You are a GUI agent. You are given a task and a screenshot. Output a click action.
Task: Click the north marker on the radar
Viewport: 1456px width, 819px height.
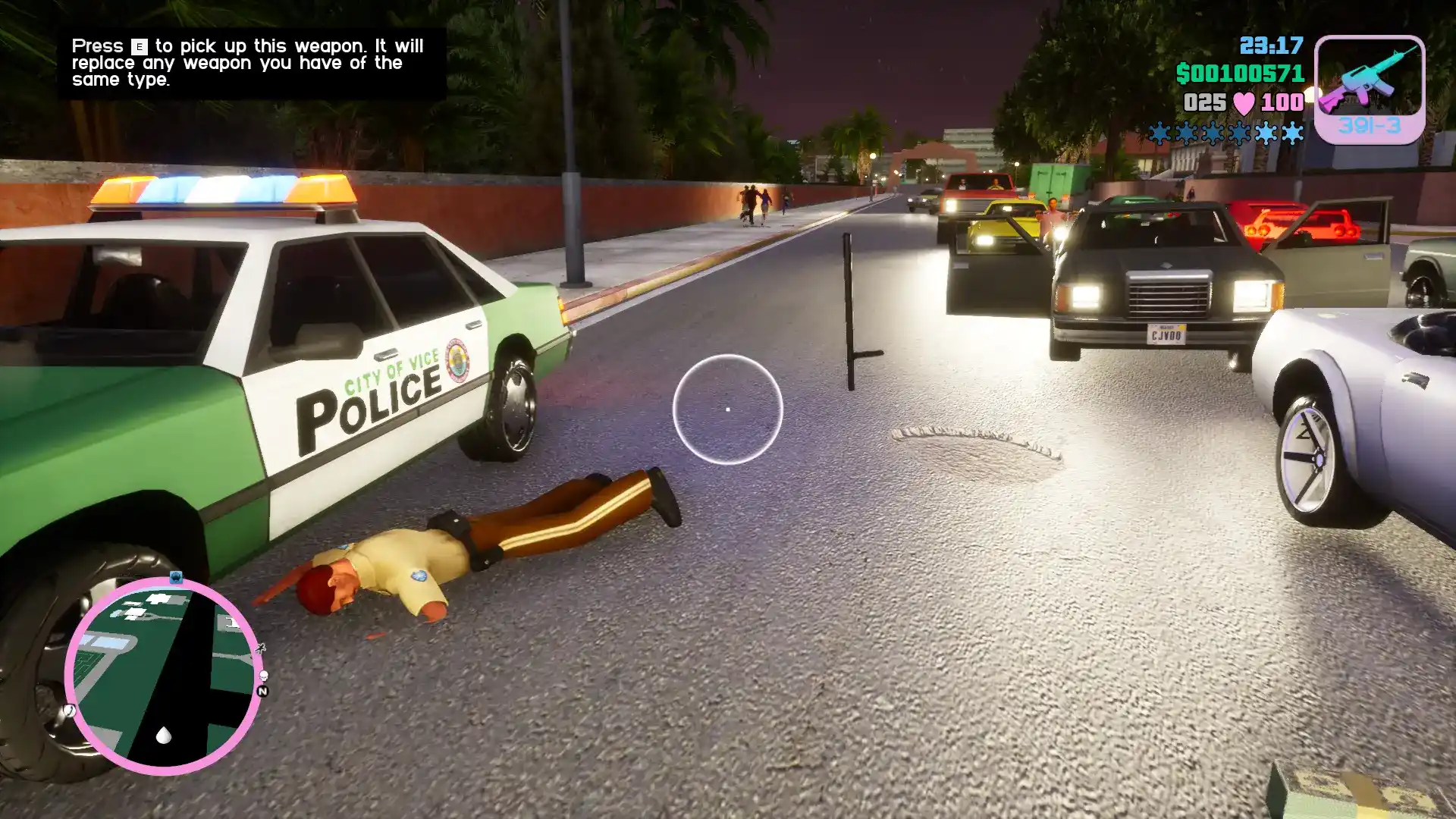pyautogui.click(x=262, y=691)
